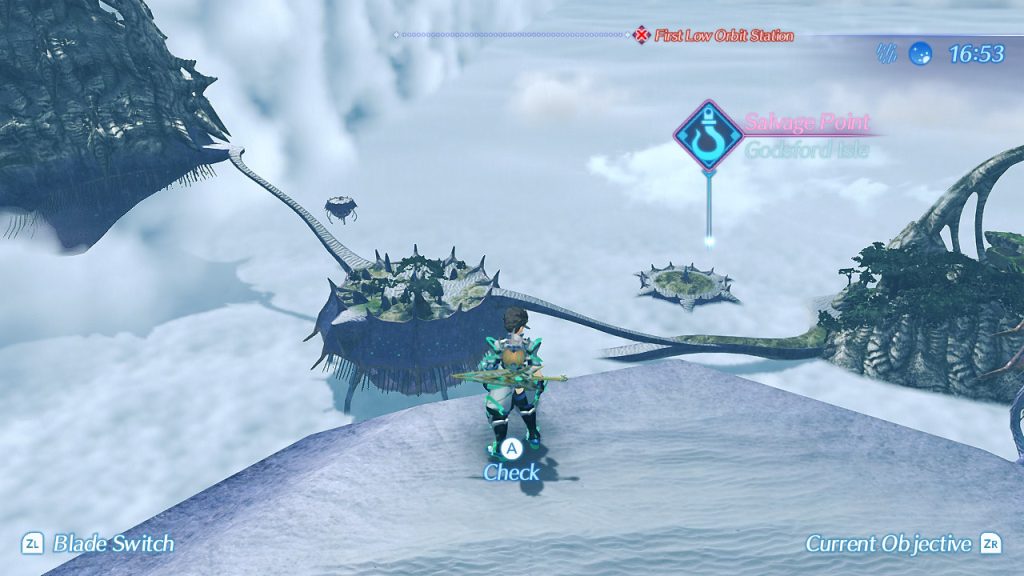The height and width of the screenshot is (576, 1024).
Task: Click the First Low Orbit Station compass marker
Action: coord(641,35)
